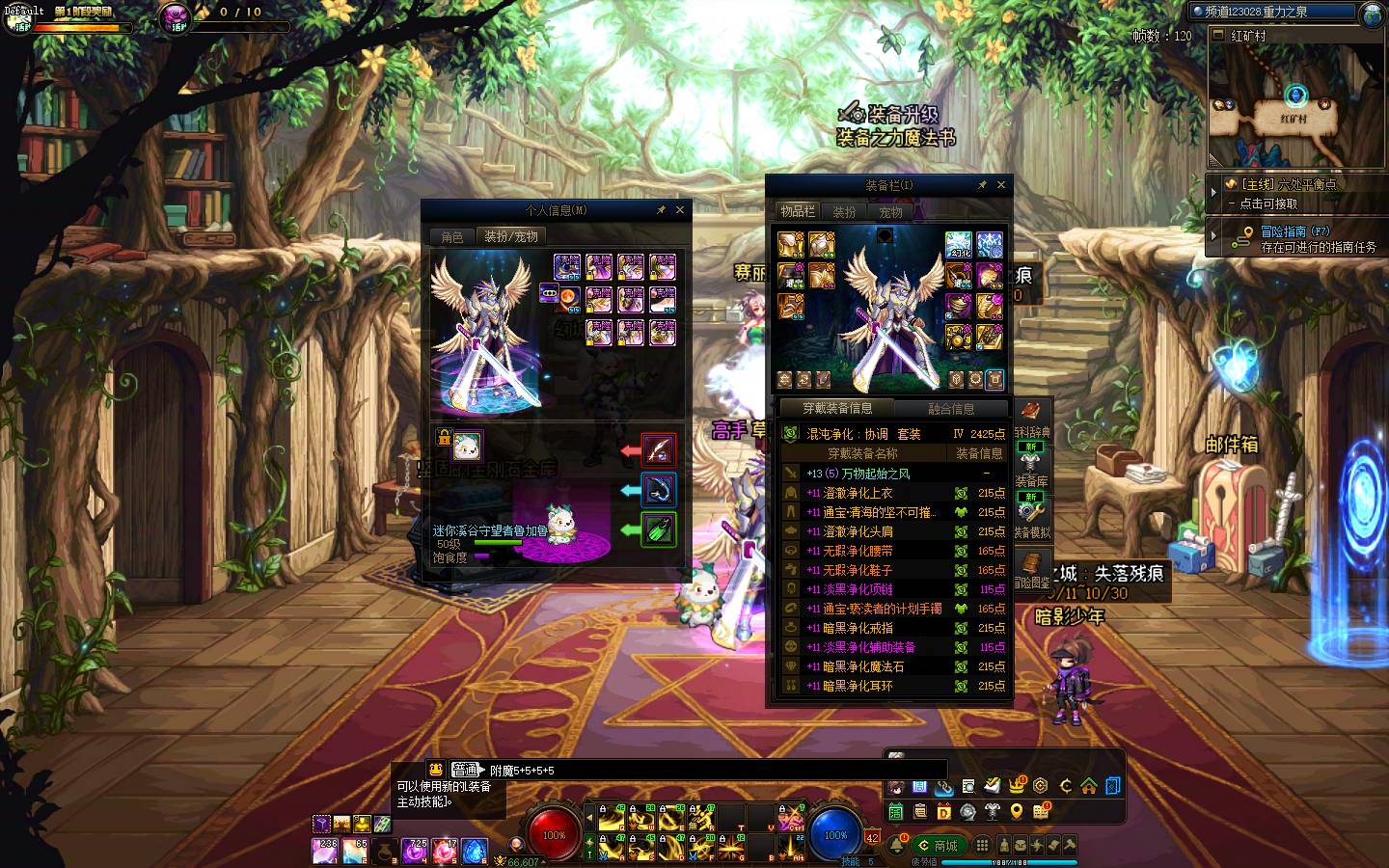Click the red-framed feather pet equipment slot
Screen dimensions: 1389x868
pyautogui.click(x=659, y=449)
